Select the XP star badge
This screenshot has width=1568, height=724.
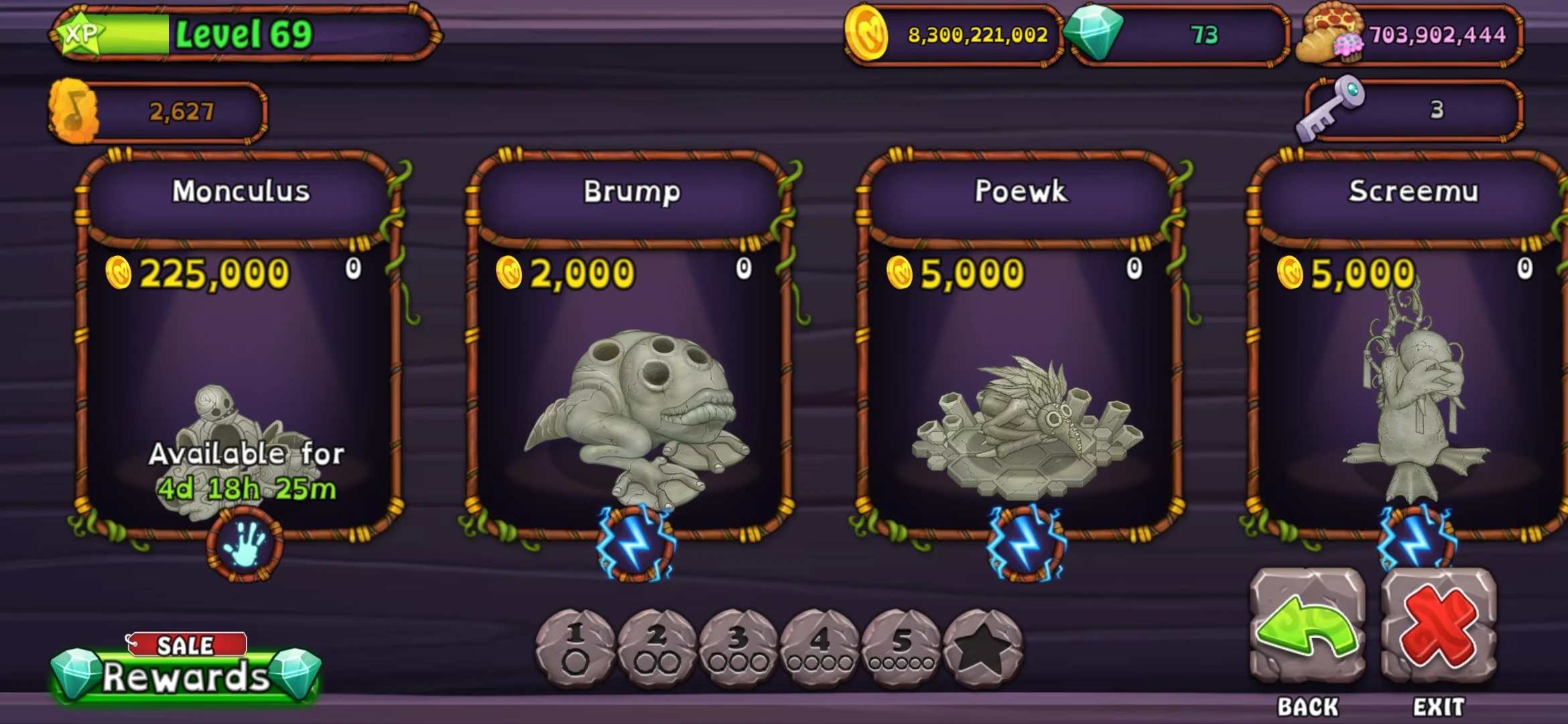[x=80, y=32]
